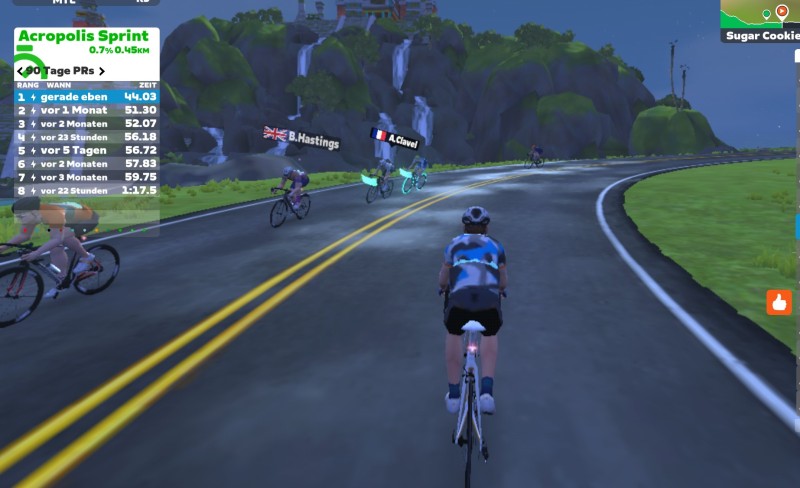Select the 'vor 1 Monat' leaderboard row
The width and height of the screenshot is (800, 488).
(x=86, y=110)
